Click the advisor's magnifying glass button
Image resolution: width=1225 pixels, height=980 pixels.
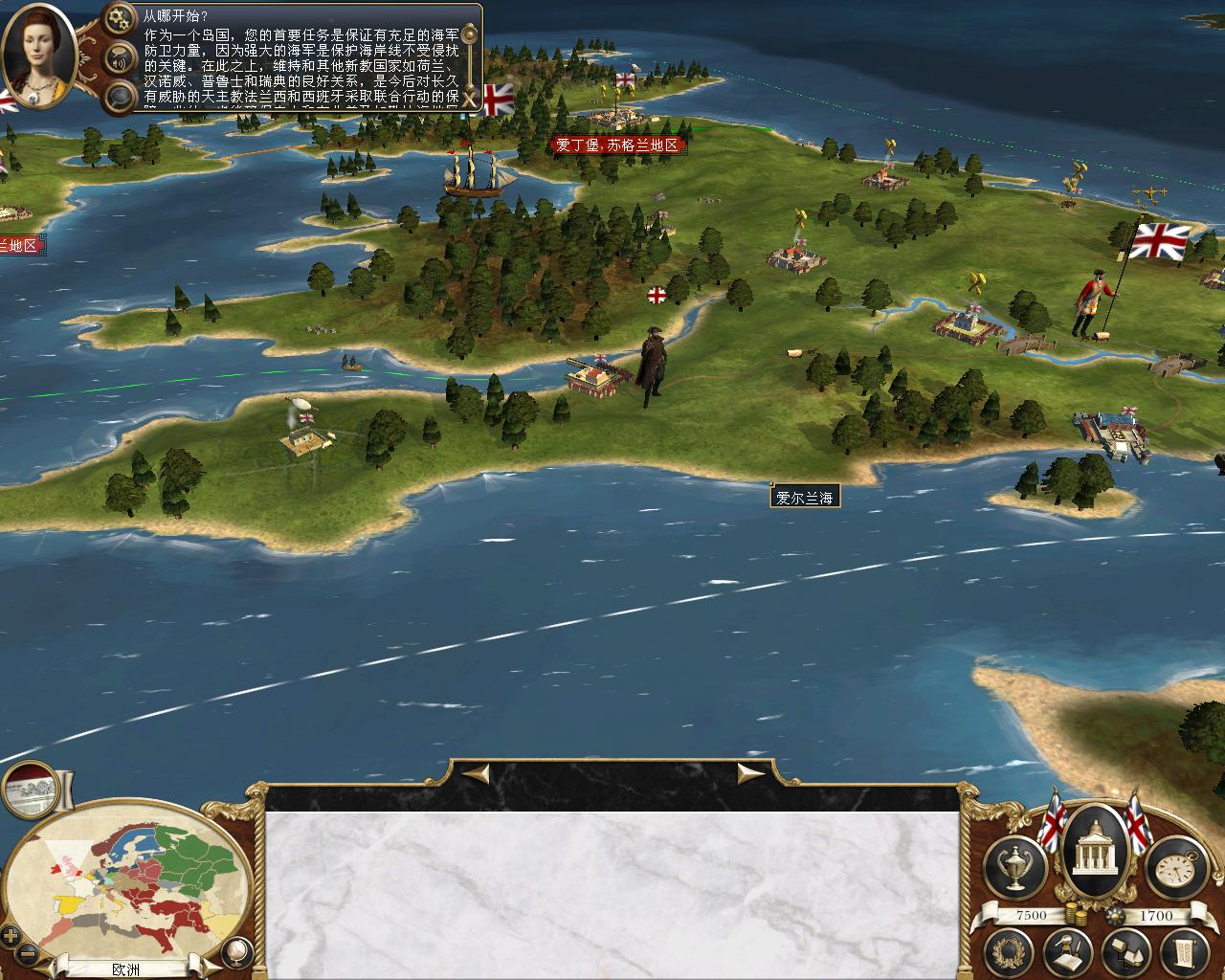click(x=121, y=97)
